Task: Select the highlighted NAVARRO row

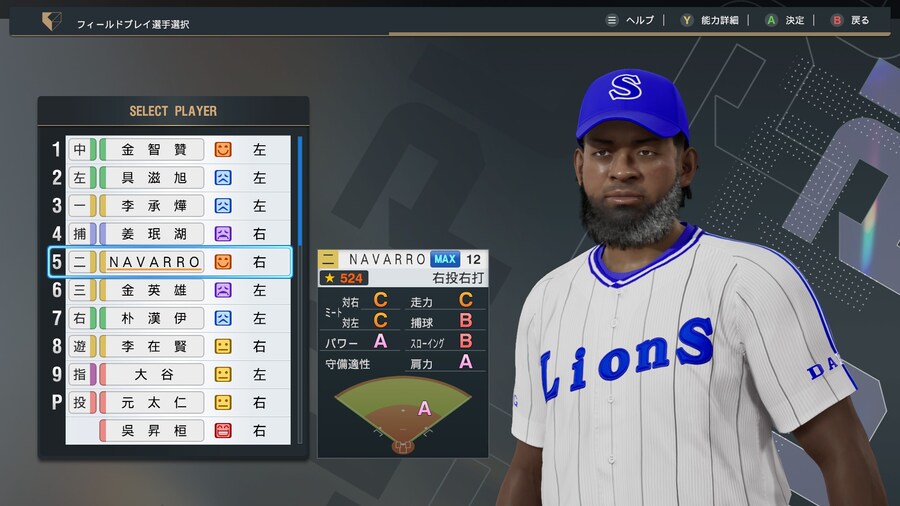Action: [155, 262]
